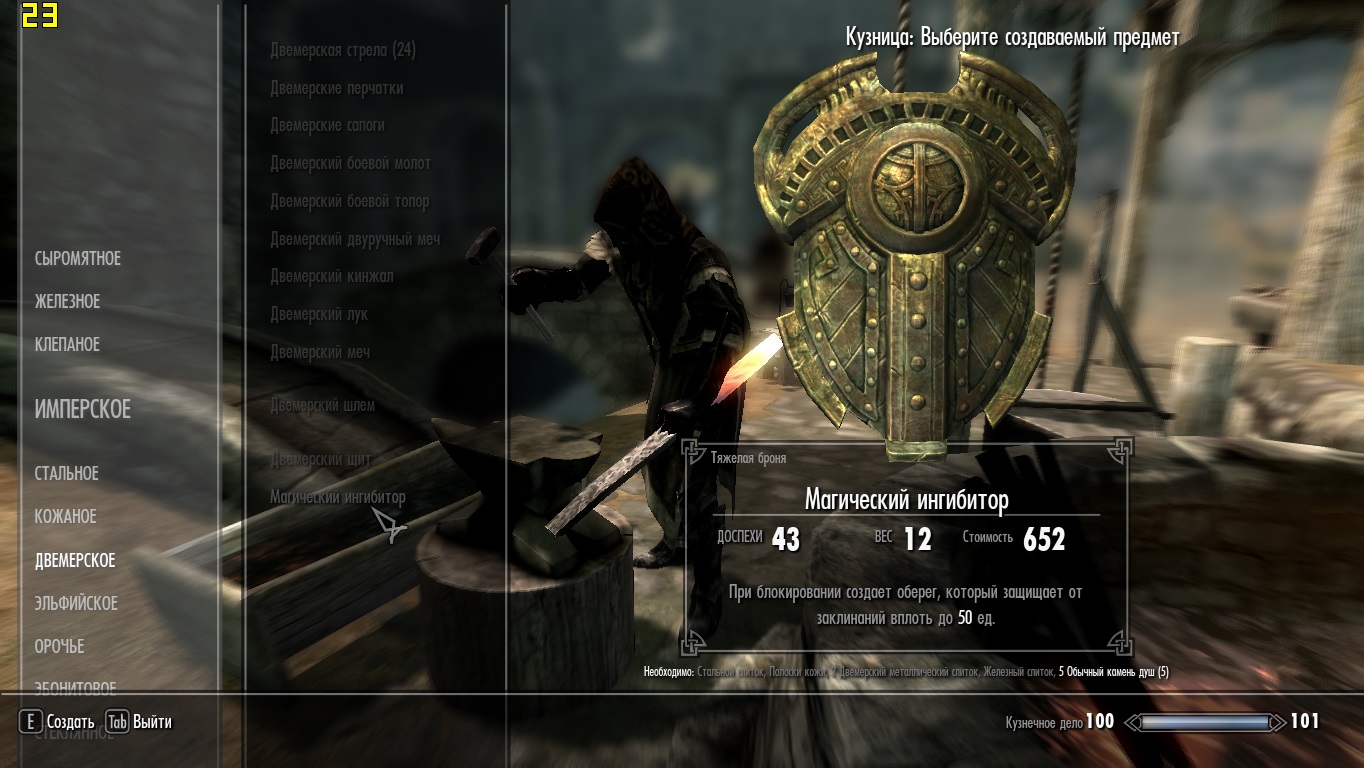Choose Двемерские перчатки from the item list
This screenshot has width=1364, height=768.
pos(337,88)
